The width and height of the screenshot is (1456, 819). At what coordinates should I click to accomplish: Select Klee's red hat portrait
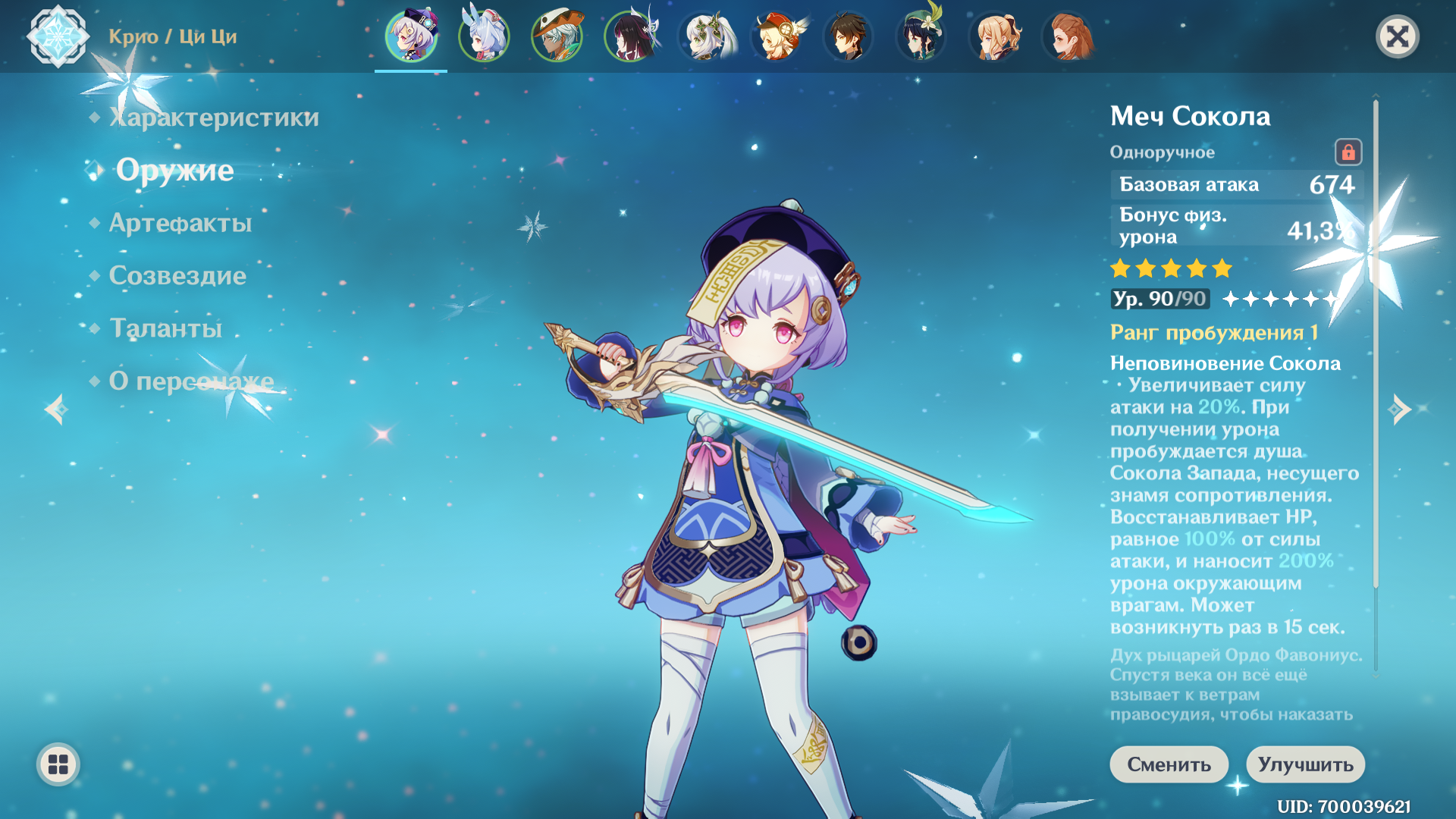click(x=777, y=36)
